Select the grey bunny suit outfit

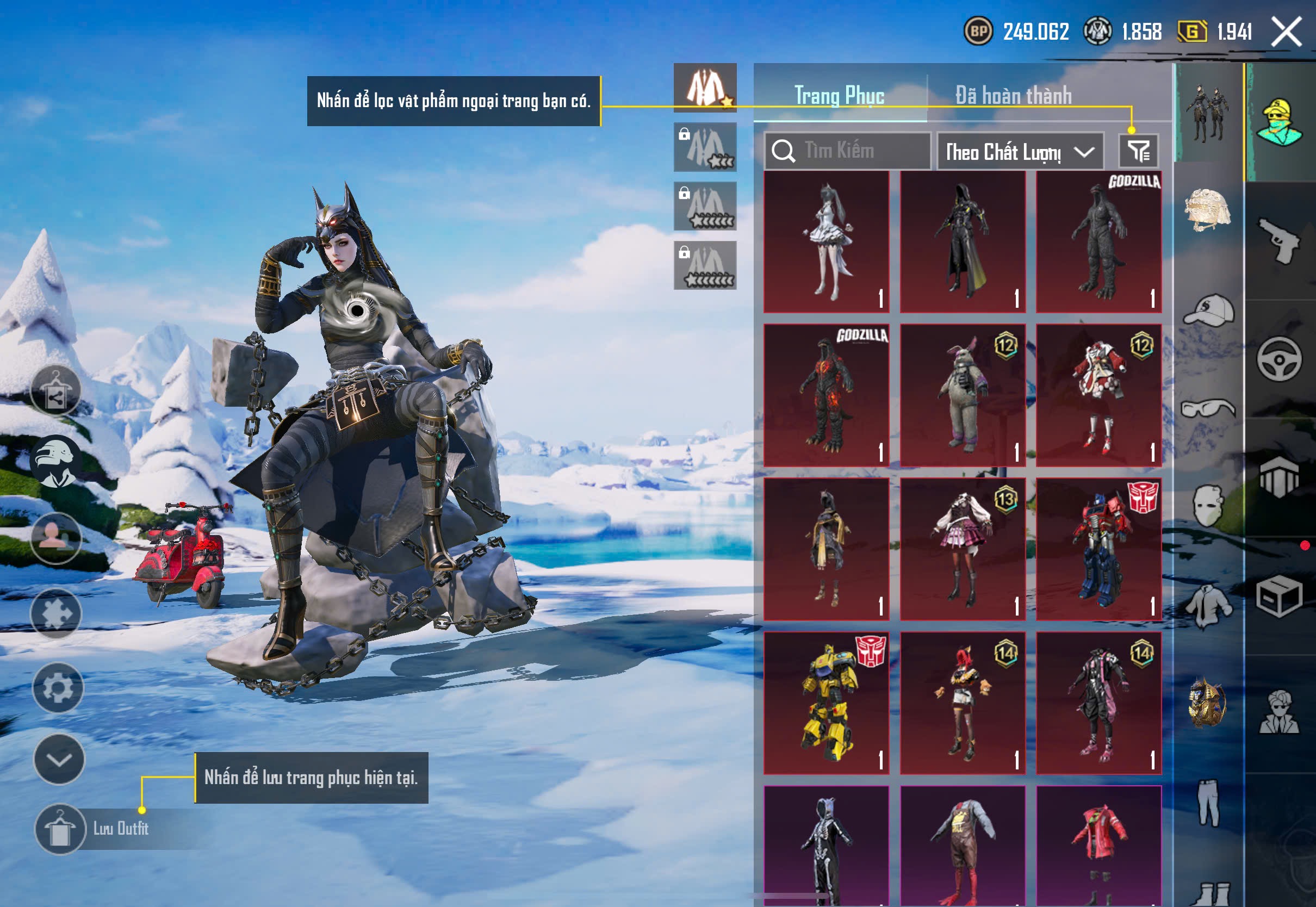click(963, 395)
